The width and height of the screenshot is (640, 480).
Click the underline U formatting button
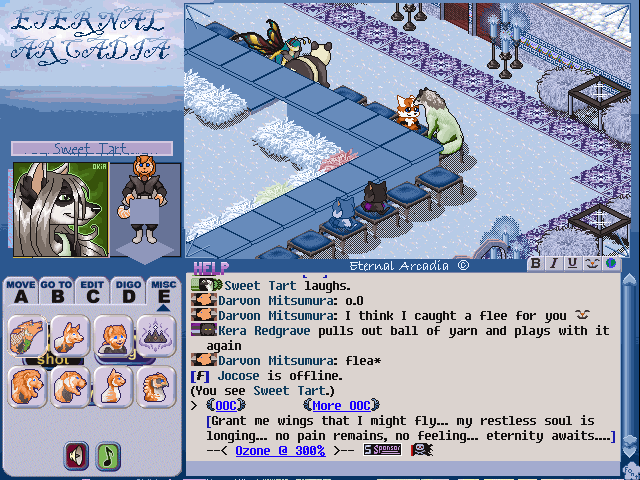pos(572,264)
